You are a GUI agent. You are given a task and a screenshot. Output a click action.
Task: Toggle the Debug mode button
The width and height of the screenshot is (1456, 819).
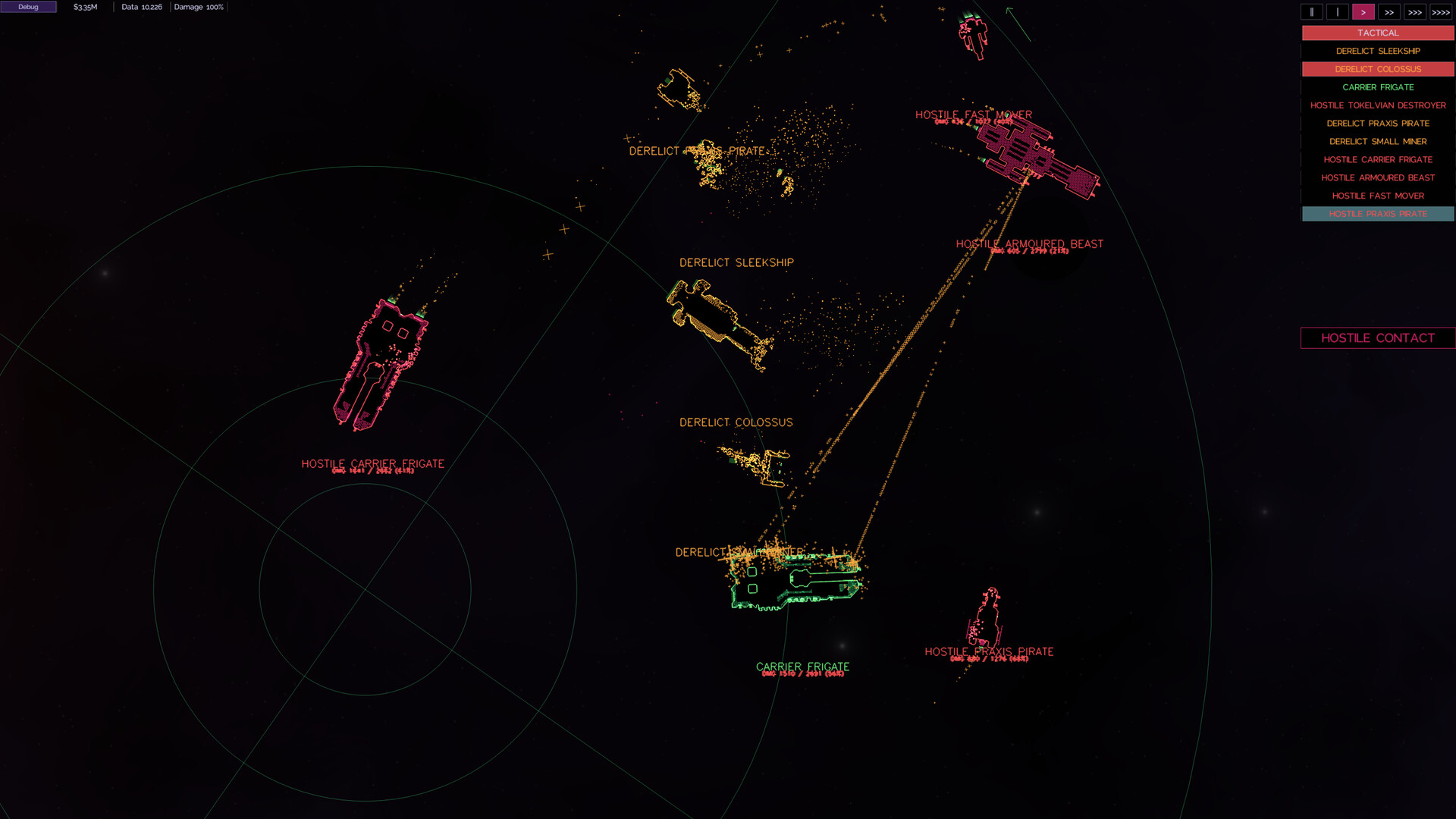(28, 6)
